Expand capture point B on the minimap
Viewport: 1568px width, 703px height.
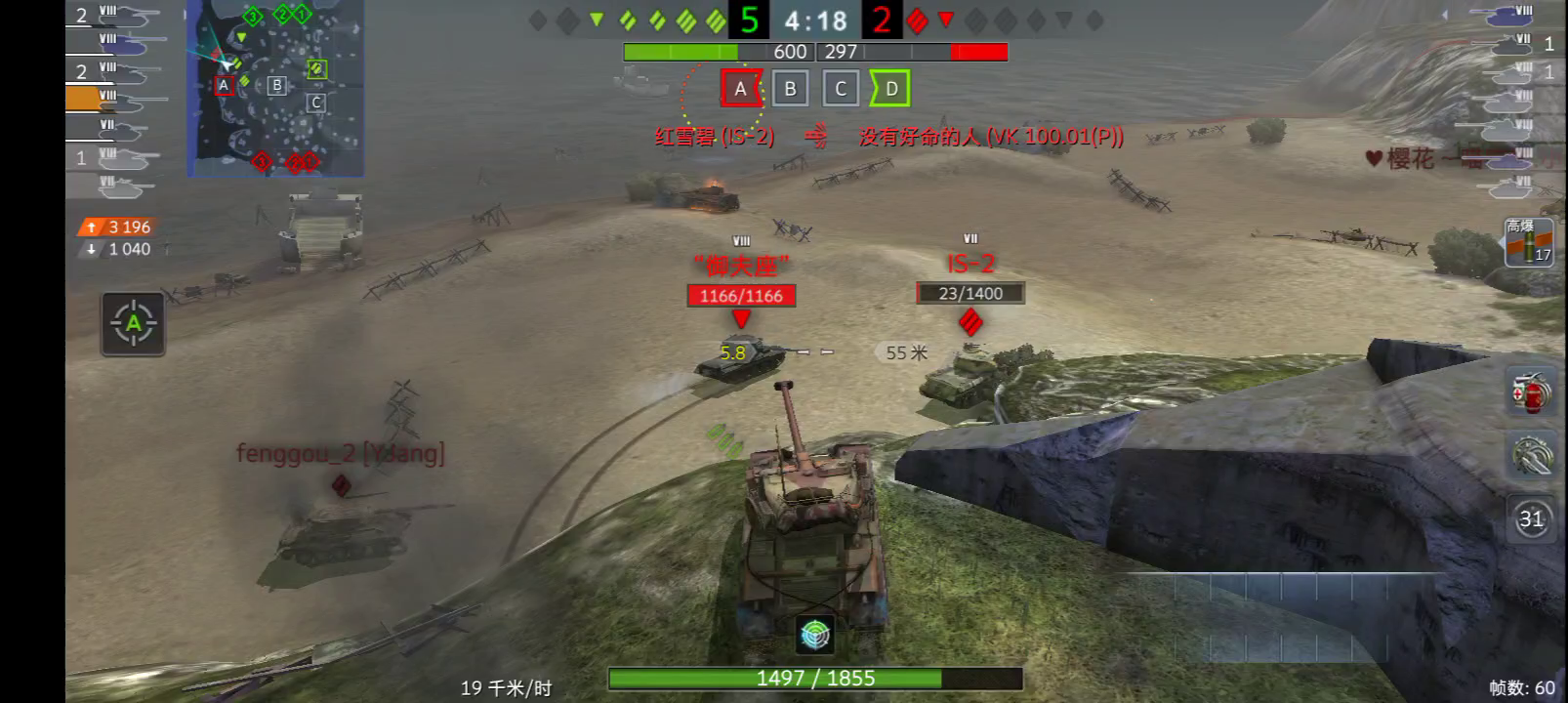coord(275,87)
